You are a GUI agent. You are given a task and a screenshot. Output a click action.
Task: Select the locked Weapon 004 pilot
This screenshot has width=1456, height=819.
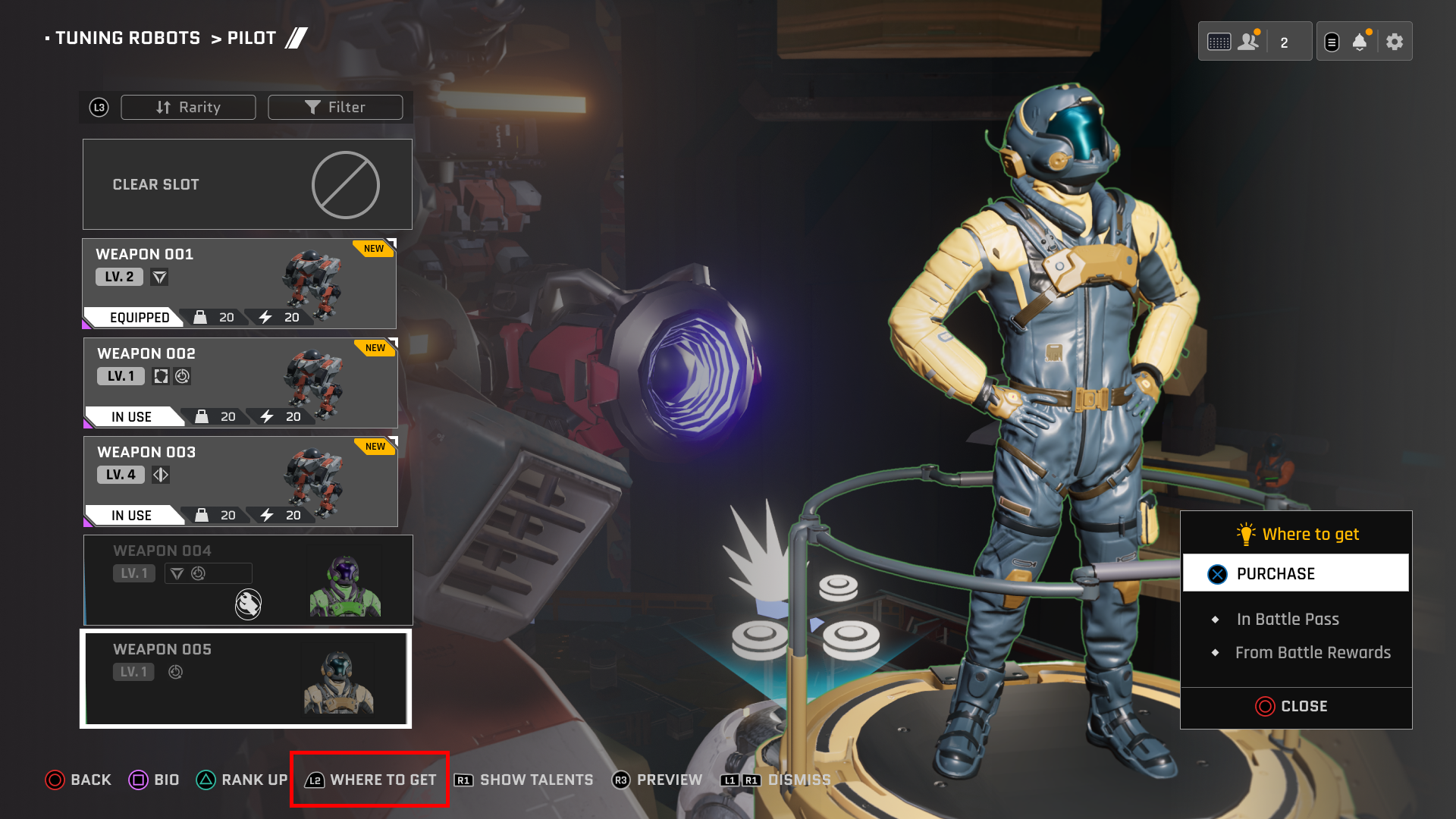click(247, 580)
